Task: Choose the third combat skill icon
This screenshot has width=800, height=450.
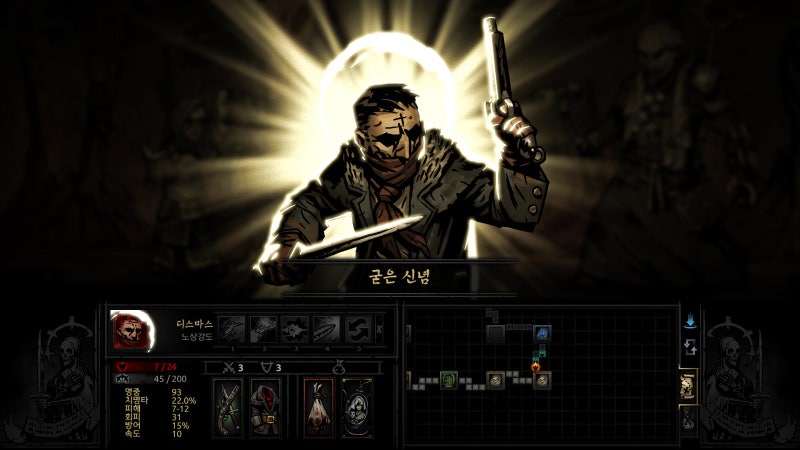Action: tap(295, 329)
